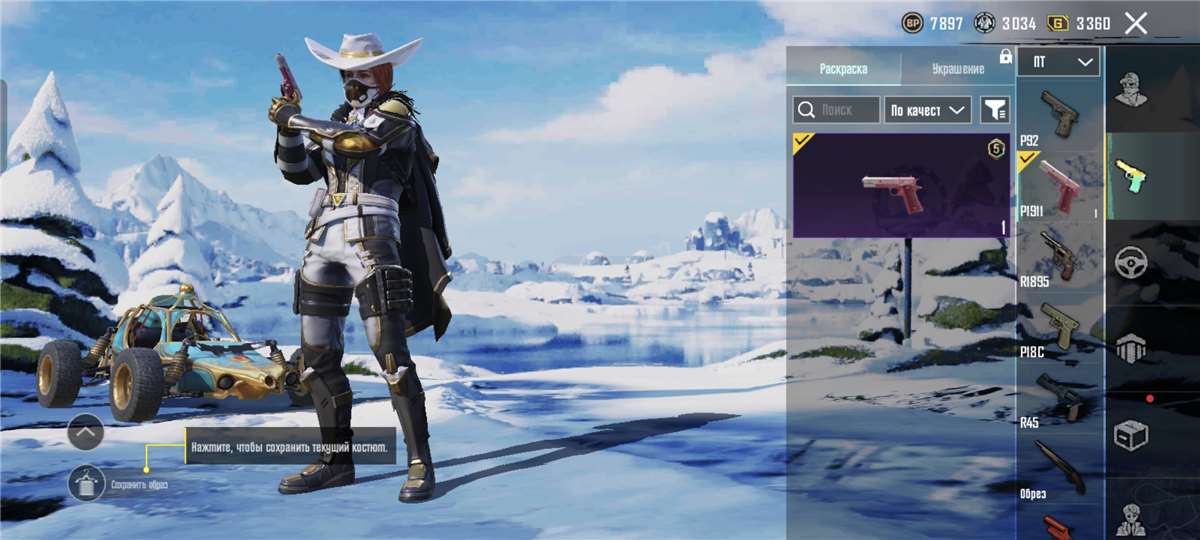Select the P1911 entry in the weapon list

(x=1059, y=183)
